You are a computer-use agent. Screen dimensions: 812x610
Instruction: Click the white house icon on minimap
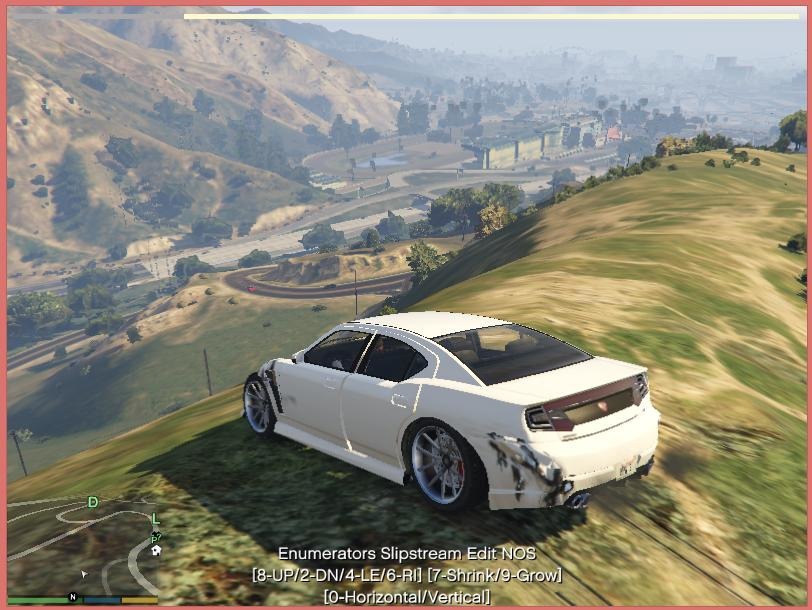(156, 549)
